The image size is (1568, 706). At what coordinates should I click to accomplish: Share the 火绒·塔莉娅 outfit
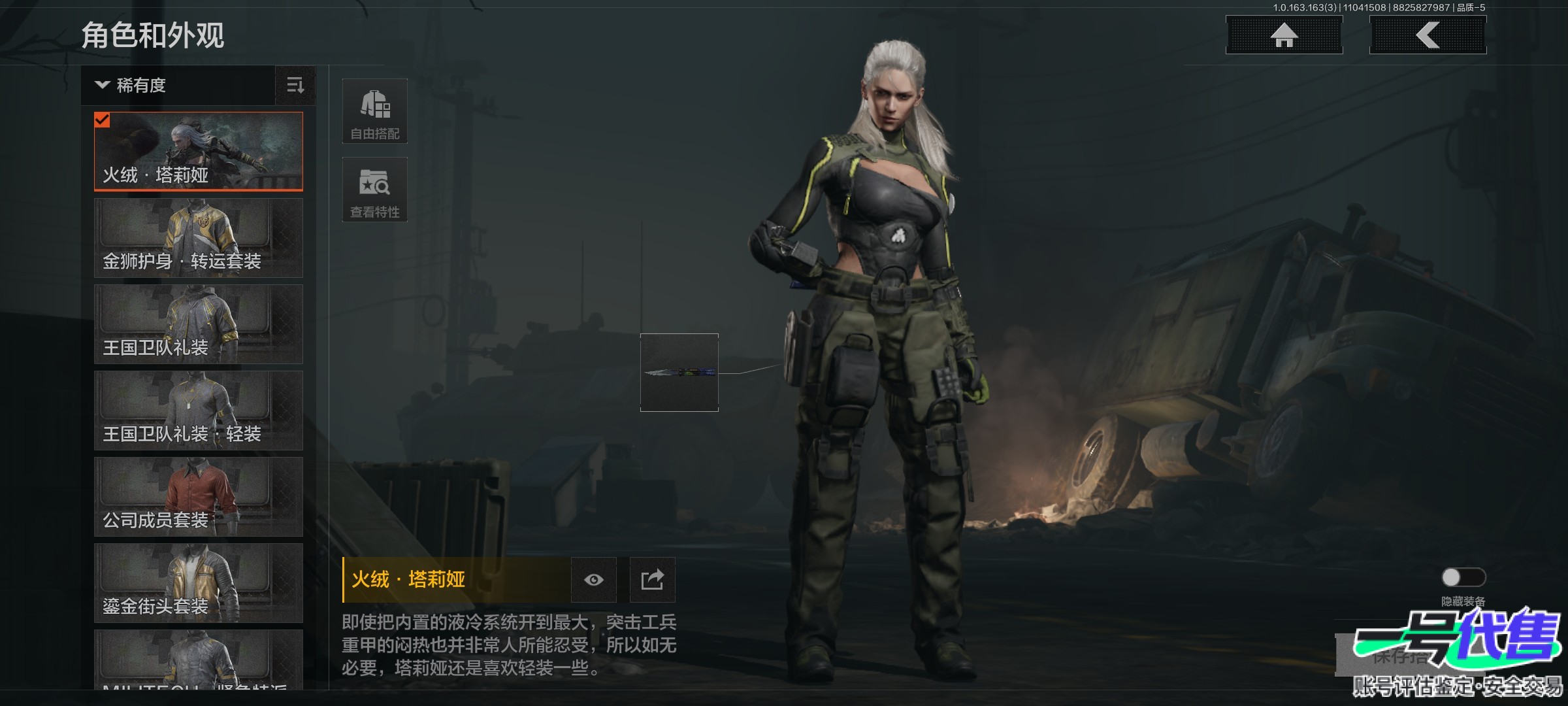tap(652, 580)
